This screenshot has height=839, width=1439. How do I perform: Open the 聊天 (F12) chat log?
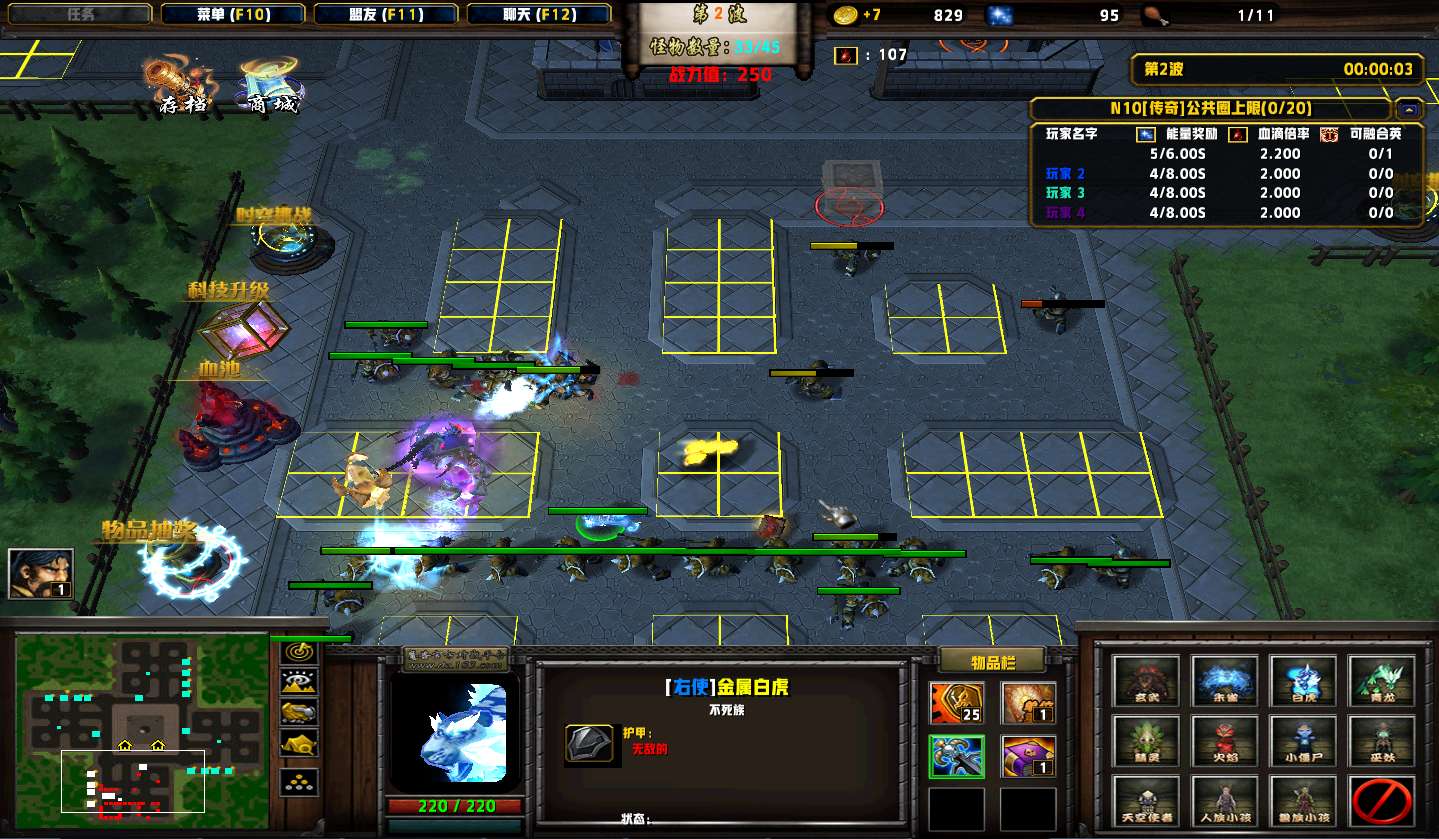pos(539,15)
